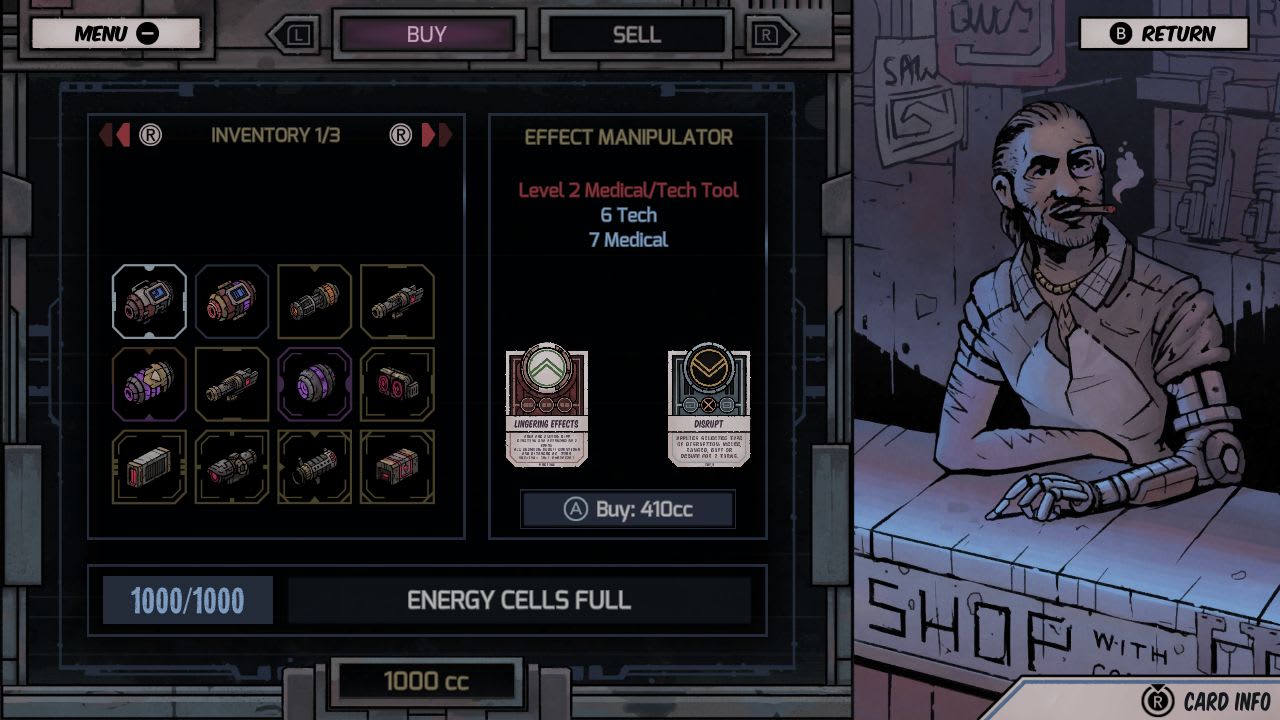Open the Menu with the minus button
The image size is (1280, 720).
tap(115, 33)
